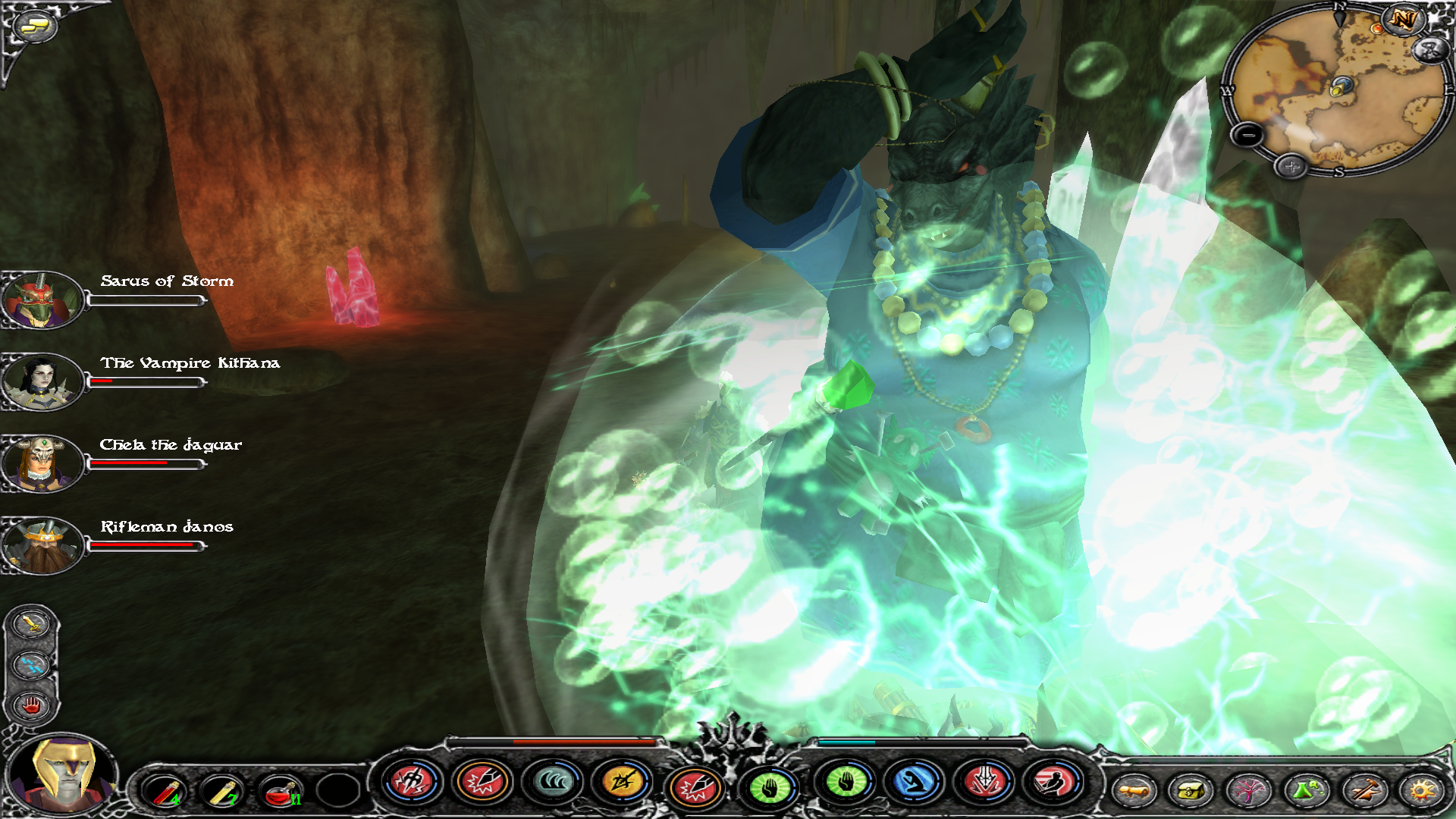This screenshot has height=819, width=1456.
Task: Use the yellow vial potion slot
Action: (222, 791)
